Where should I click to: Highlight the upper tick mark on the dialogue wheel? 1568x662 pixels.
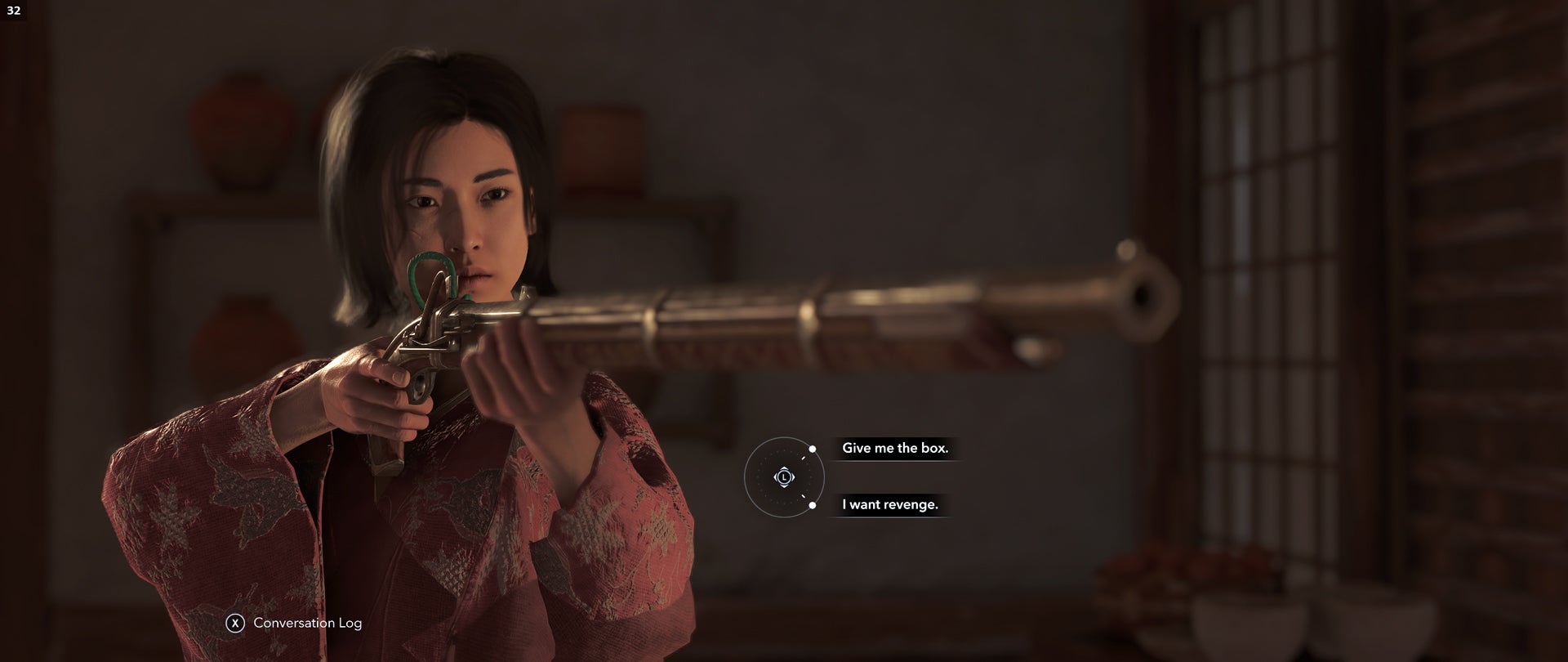803,458
